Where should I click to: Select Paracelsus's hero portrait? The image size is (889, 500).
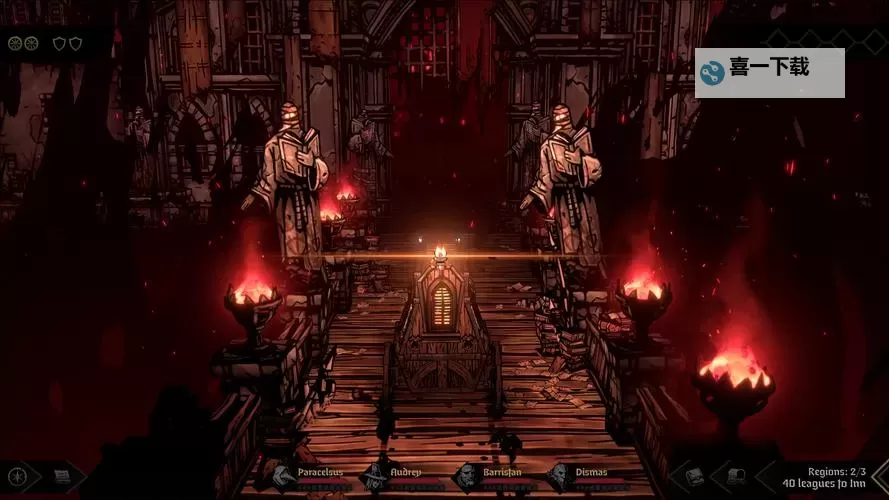pos(282,475)
